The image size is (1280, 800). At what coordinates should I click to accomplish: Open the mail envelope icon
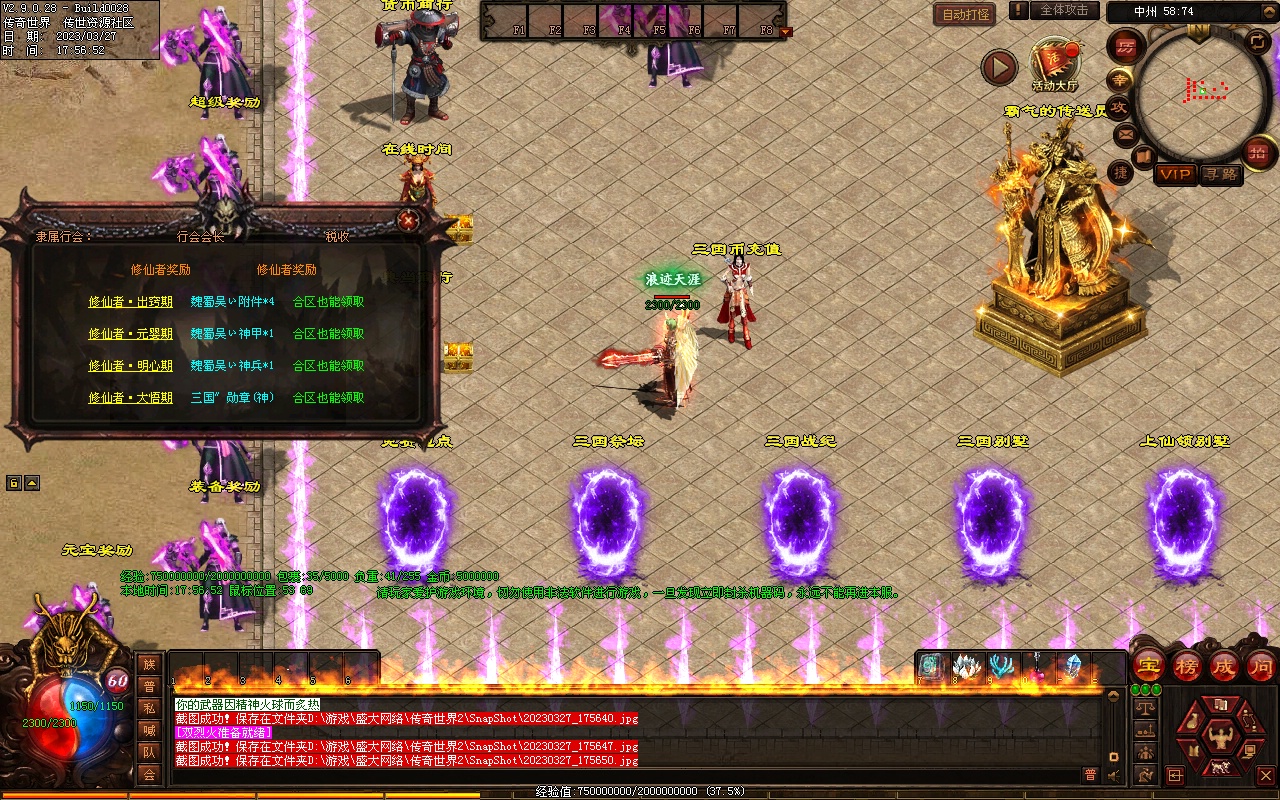point(1125,133)
